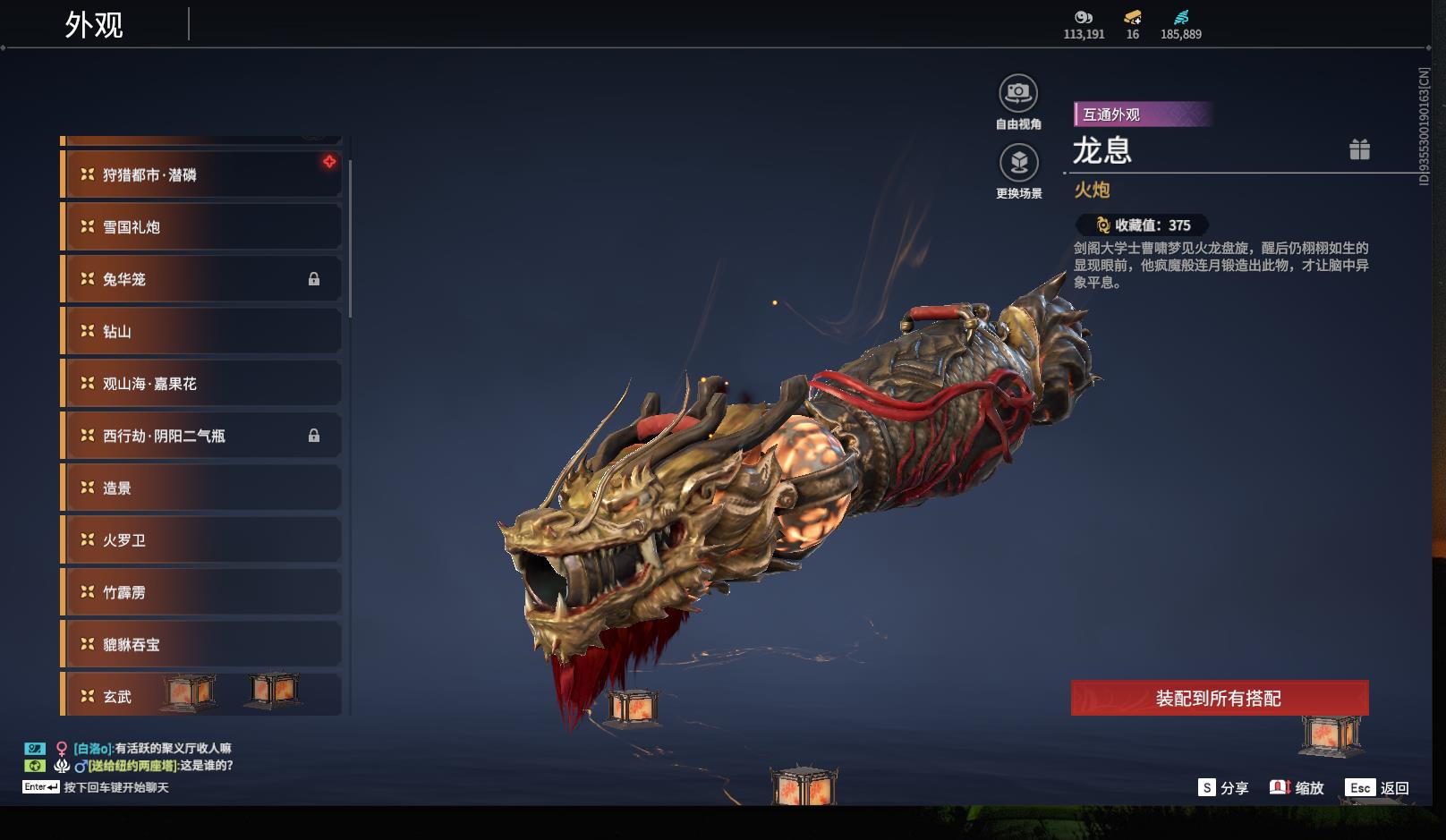Screen dimensions: 1446x840
Task: Choose the 竹霹雳 skin entry
Action: [201, 592]
